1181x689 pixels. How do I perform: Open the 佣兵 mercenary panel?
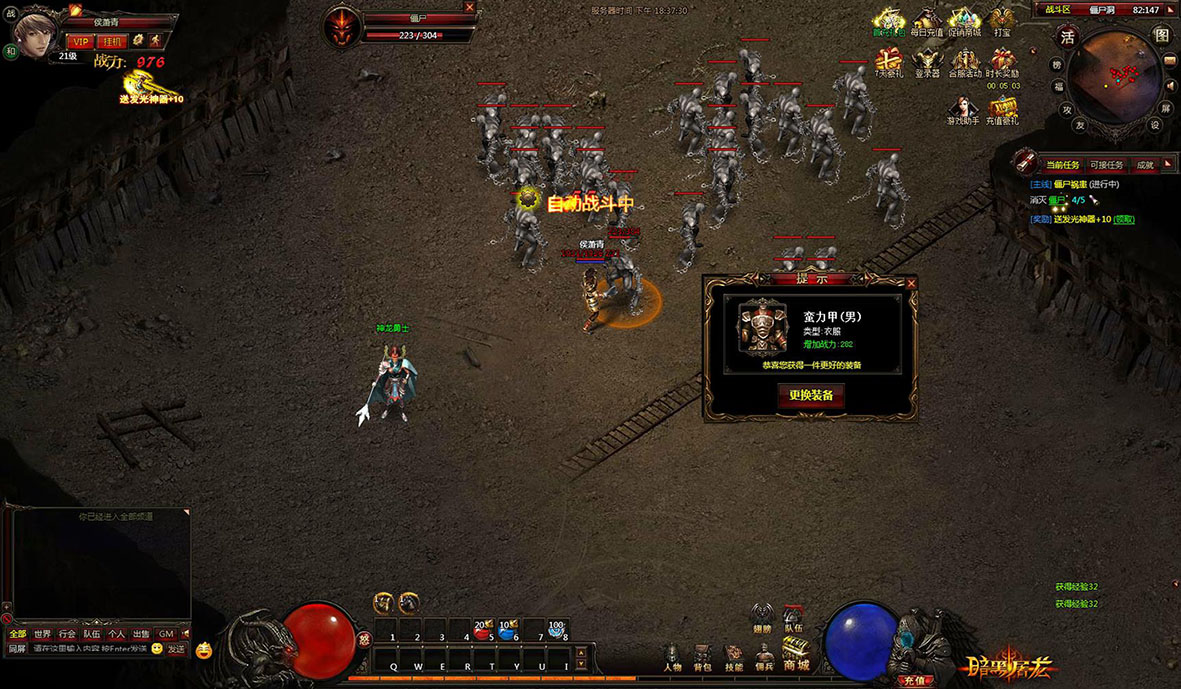tap(764, 658)
